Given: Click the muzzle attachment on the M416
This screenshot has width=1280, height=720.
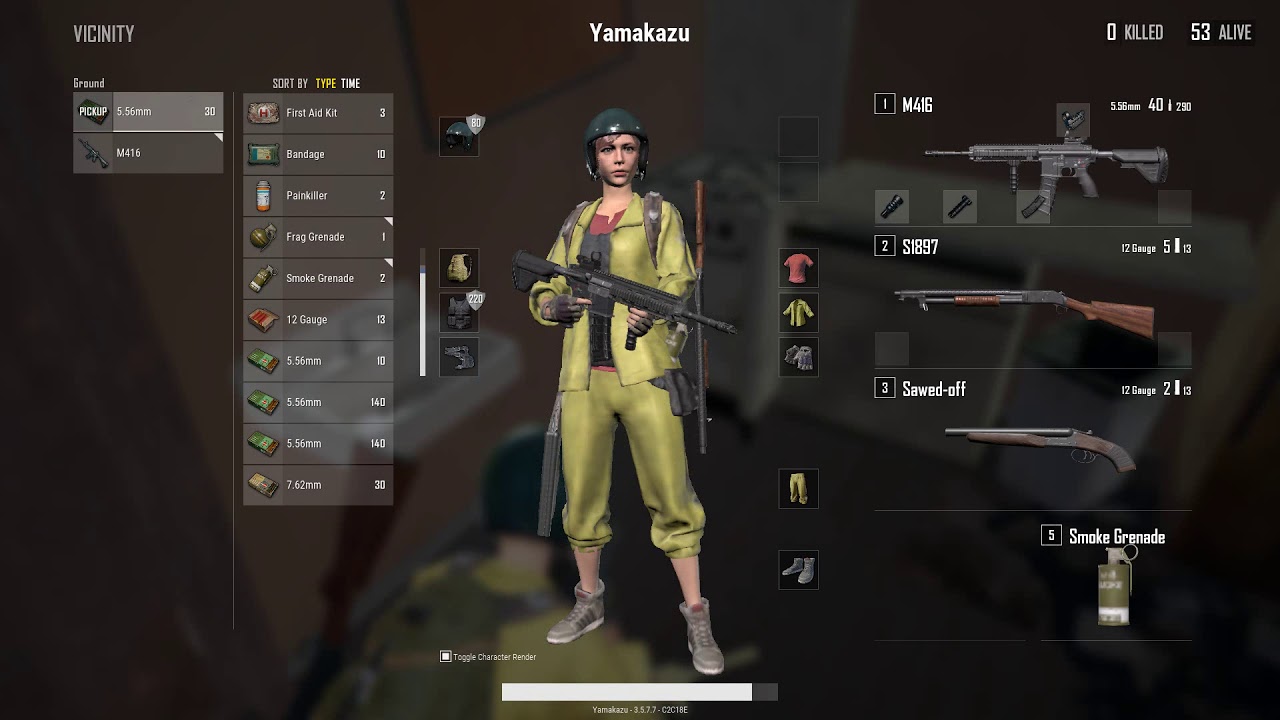Looking at the screenshot, I should pos(891,207).
